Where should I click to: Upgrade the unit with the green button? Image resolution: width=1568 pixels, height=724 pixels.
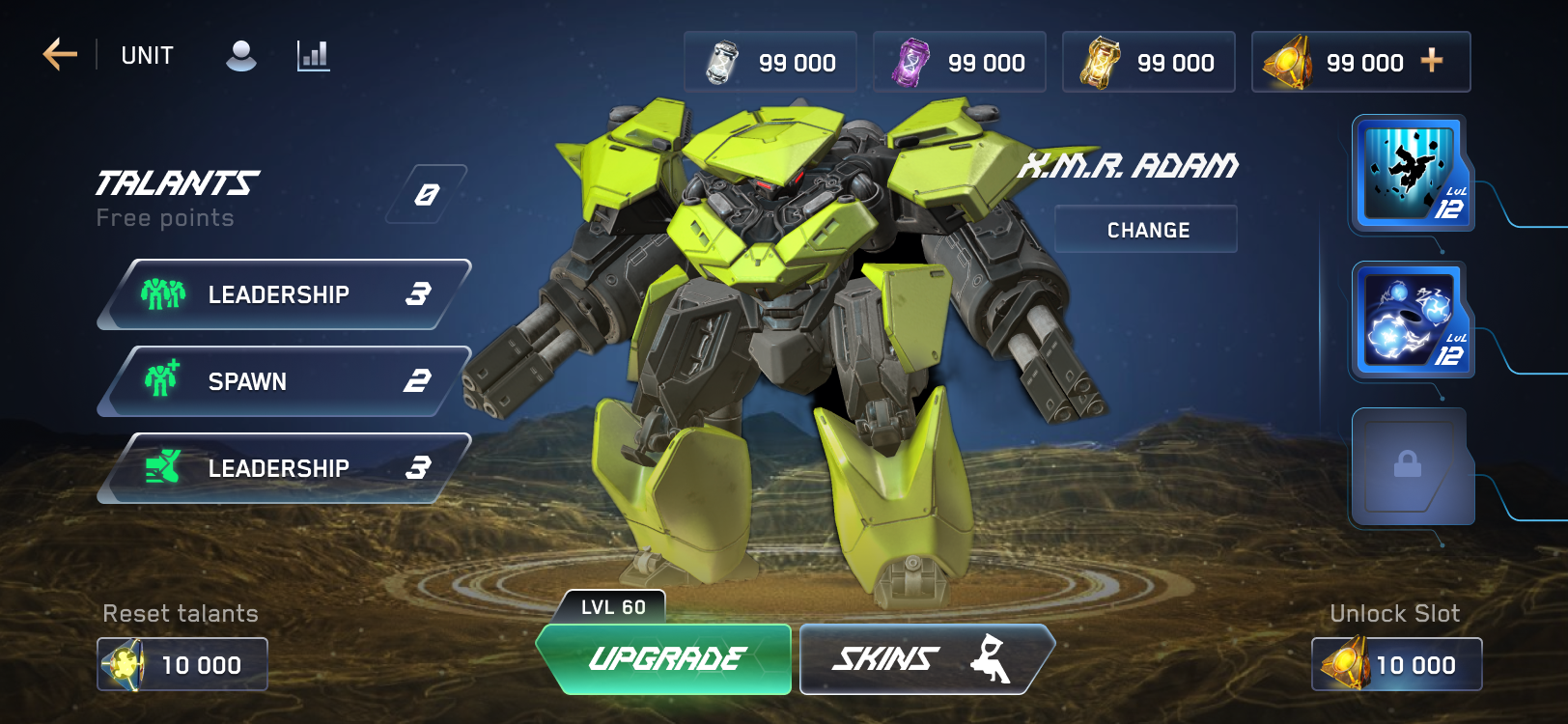point(665,659)
